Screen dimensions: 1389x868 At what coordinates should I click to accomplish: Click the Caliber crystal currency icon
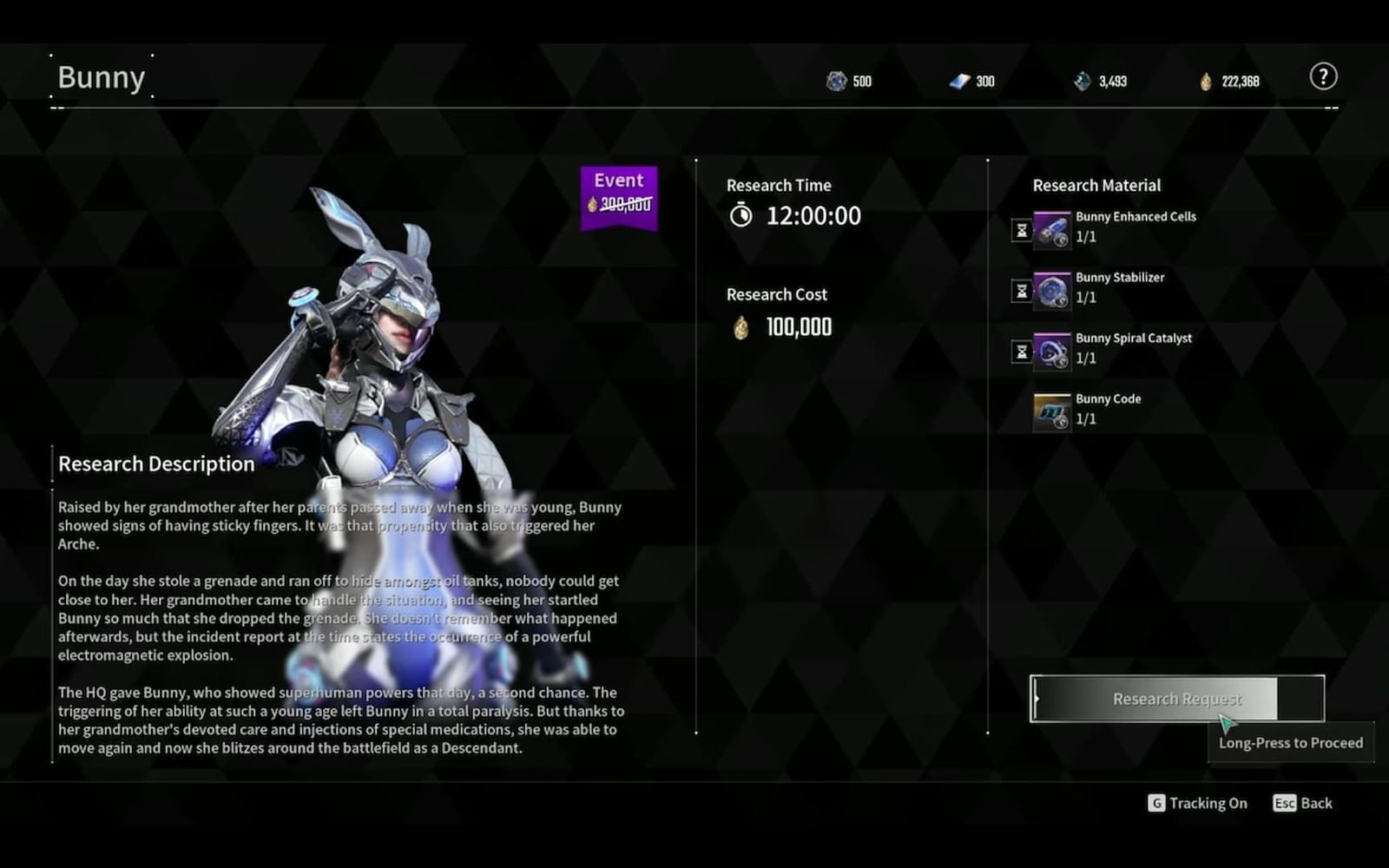[836, 81]
